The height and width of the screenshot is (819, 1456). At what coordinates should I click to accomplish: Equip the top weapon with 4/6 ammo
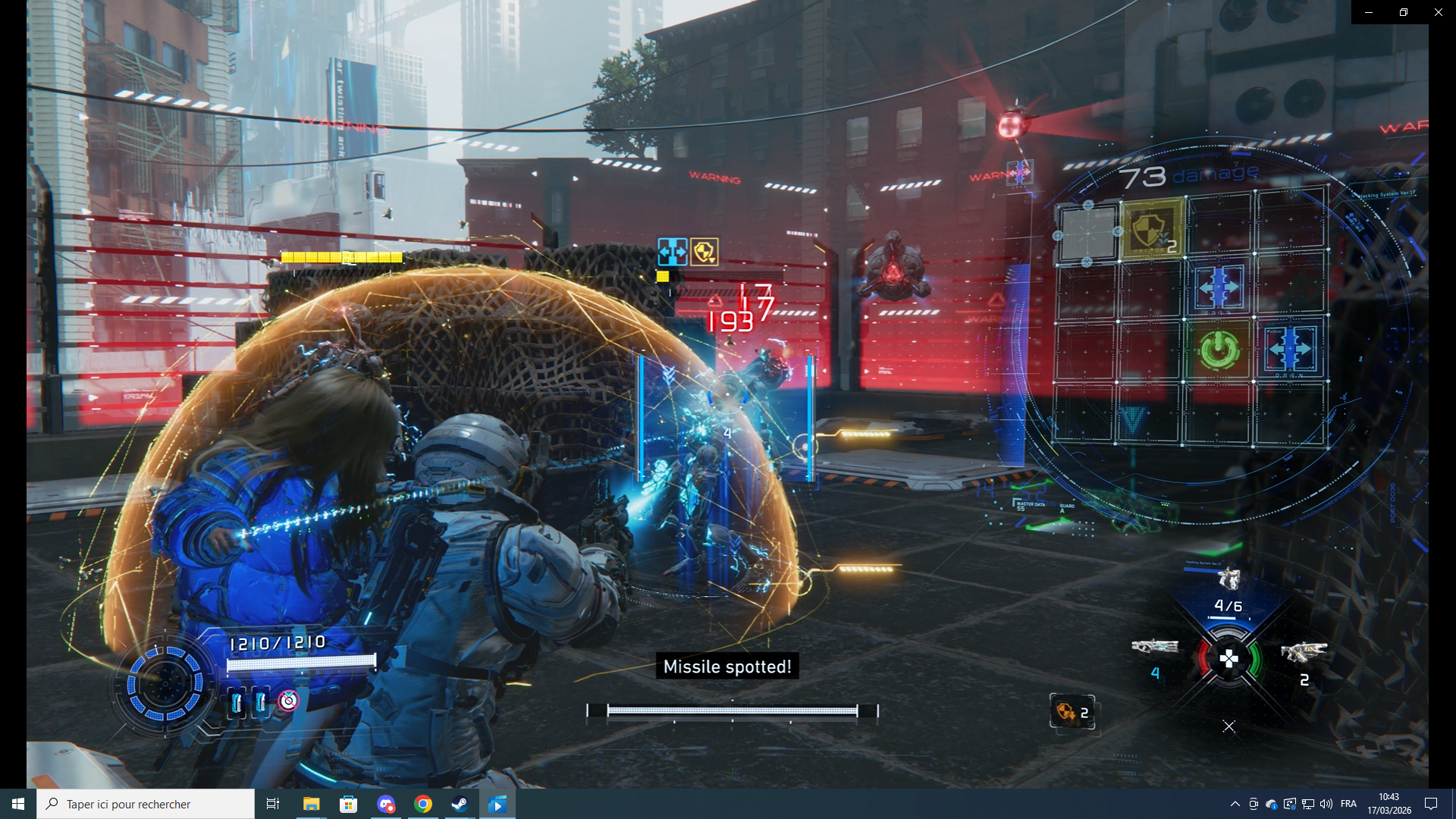pos(1228,582)
